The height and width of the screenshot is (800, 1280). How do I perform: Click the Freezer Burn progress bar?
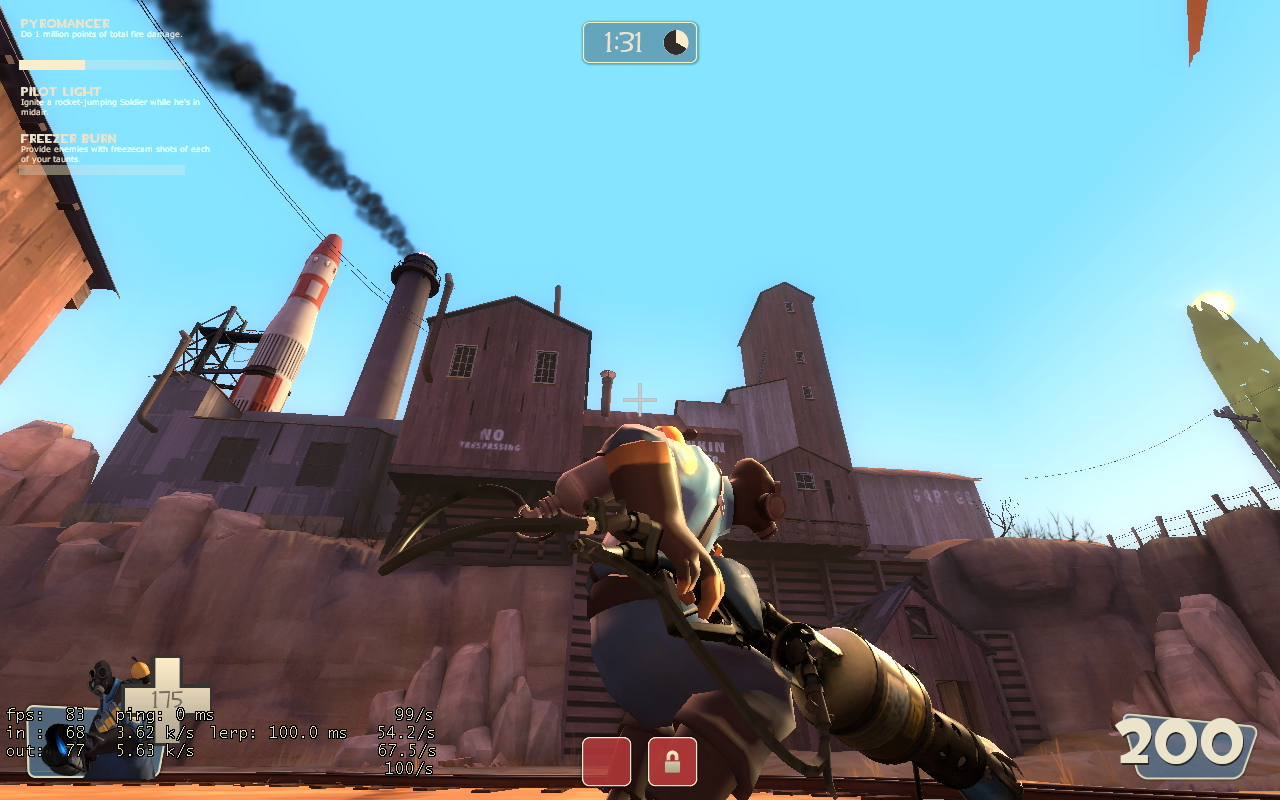100,168
